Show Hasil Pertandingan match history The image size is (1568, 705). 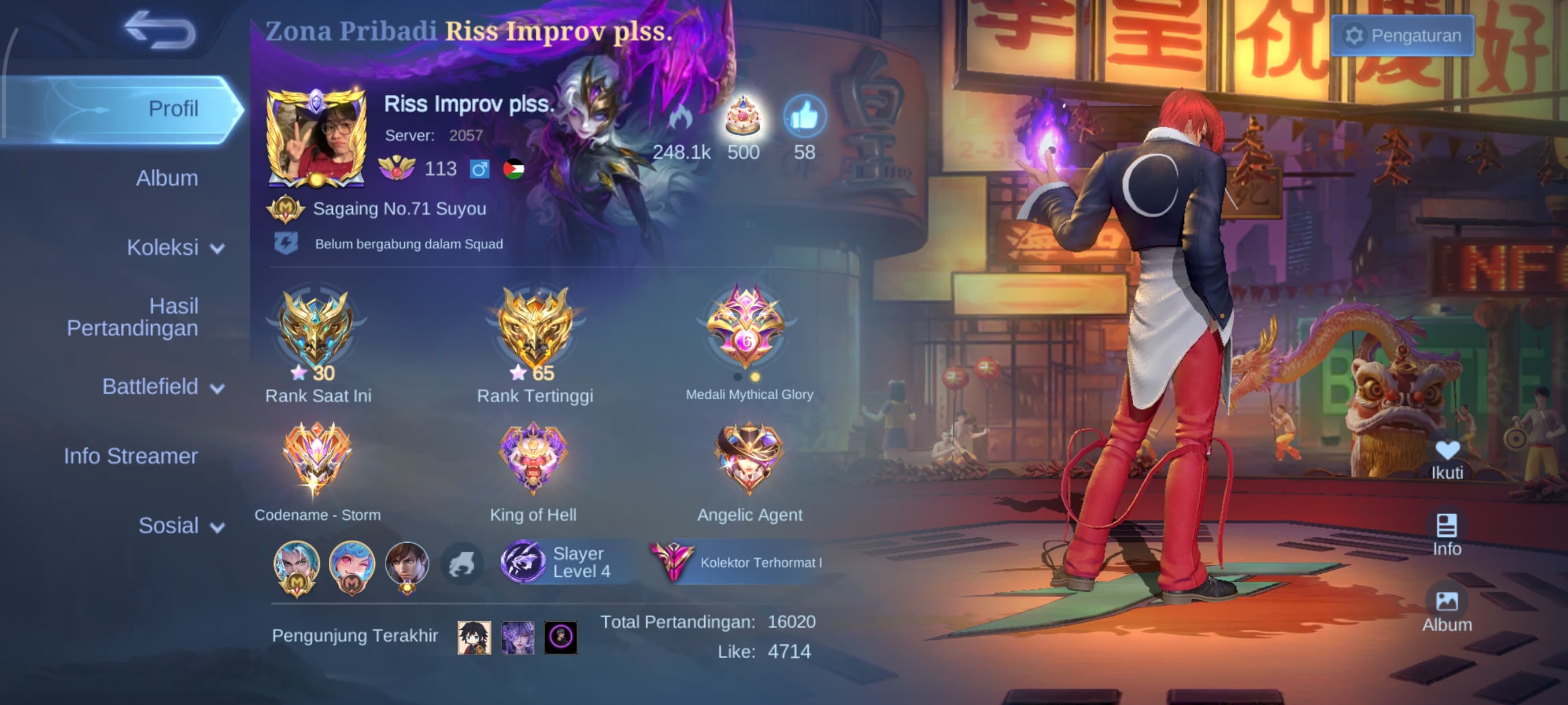point(132,317)
